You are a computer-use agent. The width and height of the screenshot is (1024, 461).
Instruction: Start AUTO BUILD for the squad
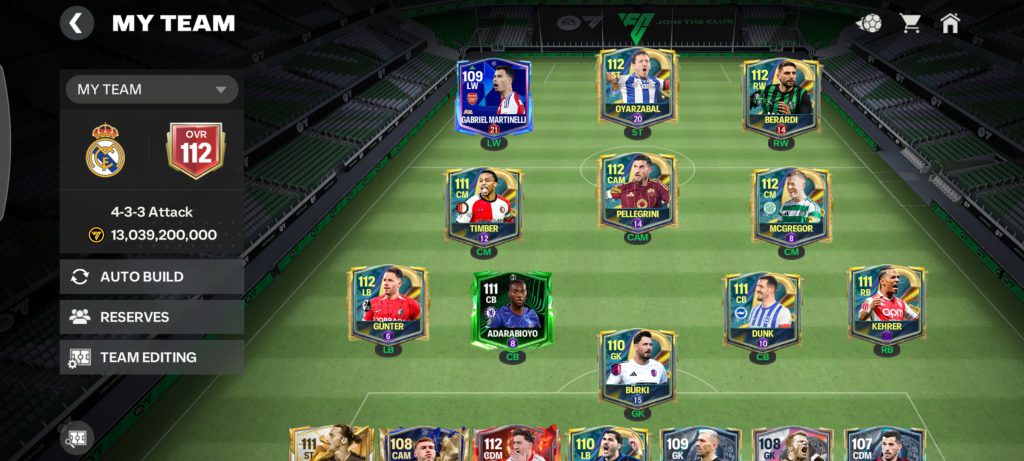152,277
